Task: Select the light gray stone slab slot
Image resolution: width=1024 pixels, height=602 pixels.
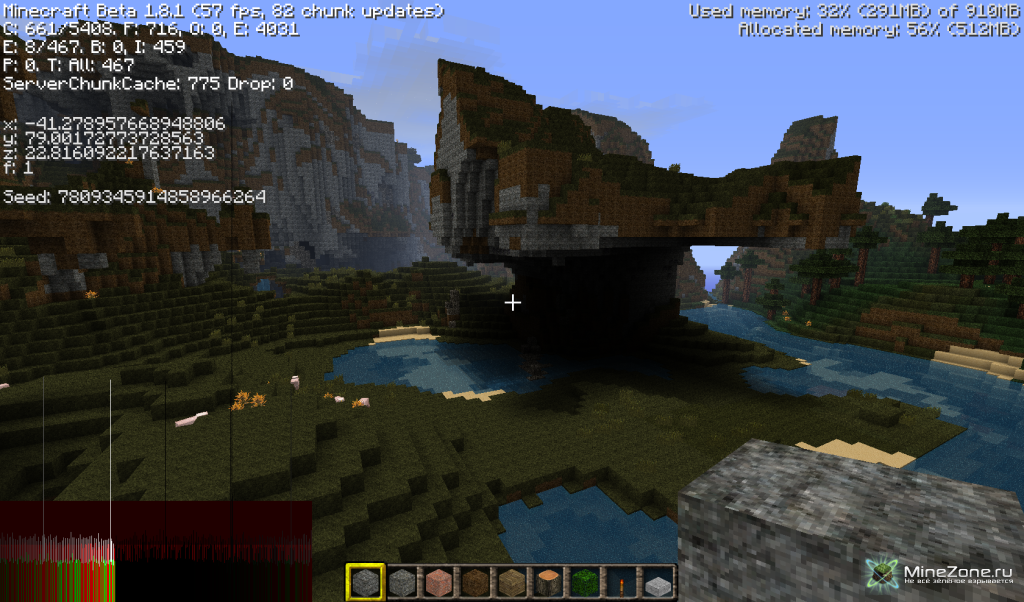Action: tap(657, 583)
